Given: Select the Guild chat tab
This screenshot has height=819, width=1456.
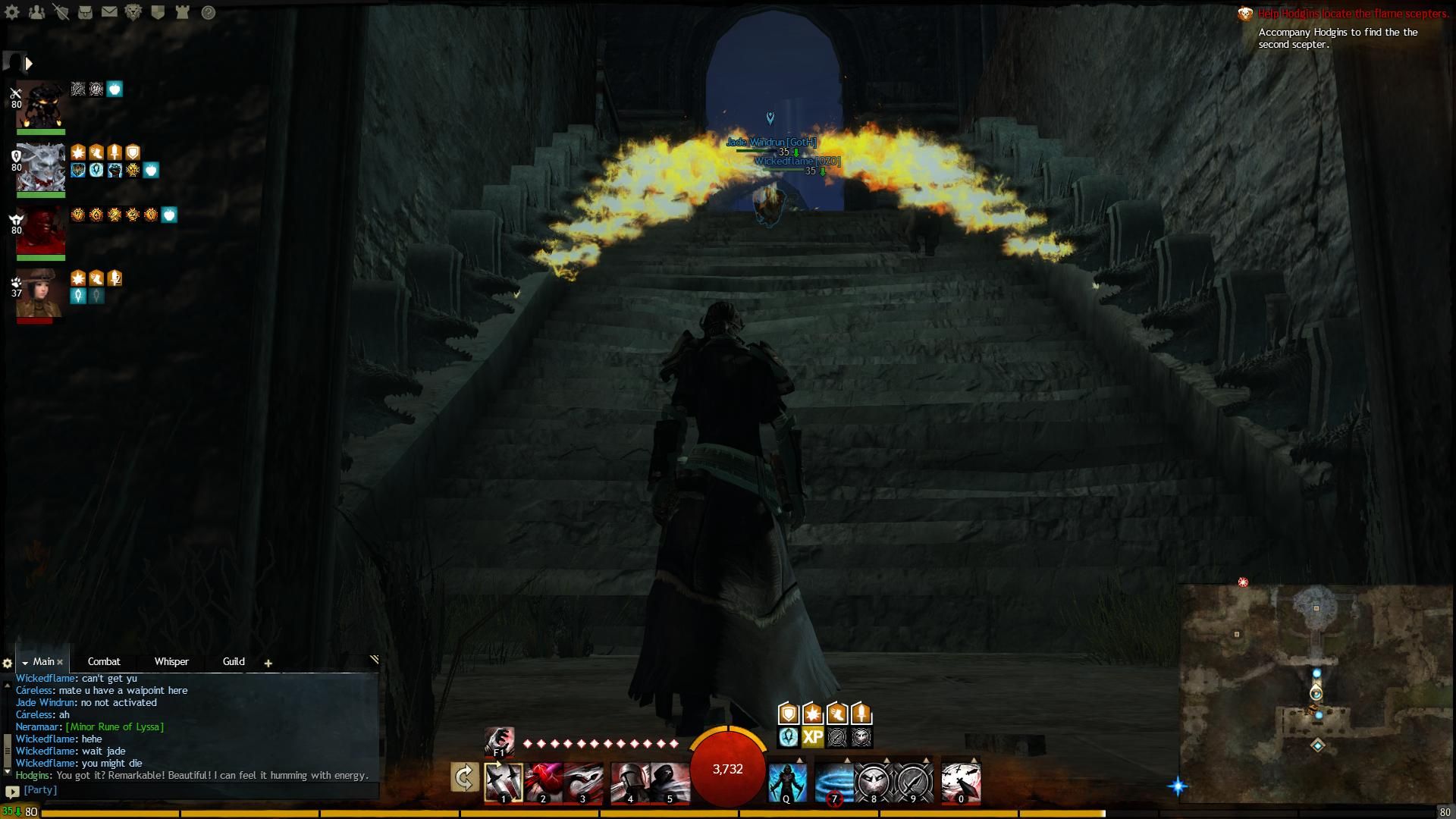Looking at the screenshot, I should pos(234,661).
